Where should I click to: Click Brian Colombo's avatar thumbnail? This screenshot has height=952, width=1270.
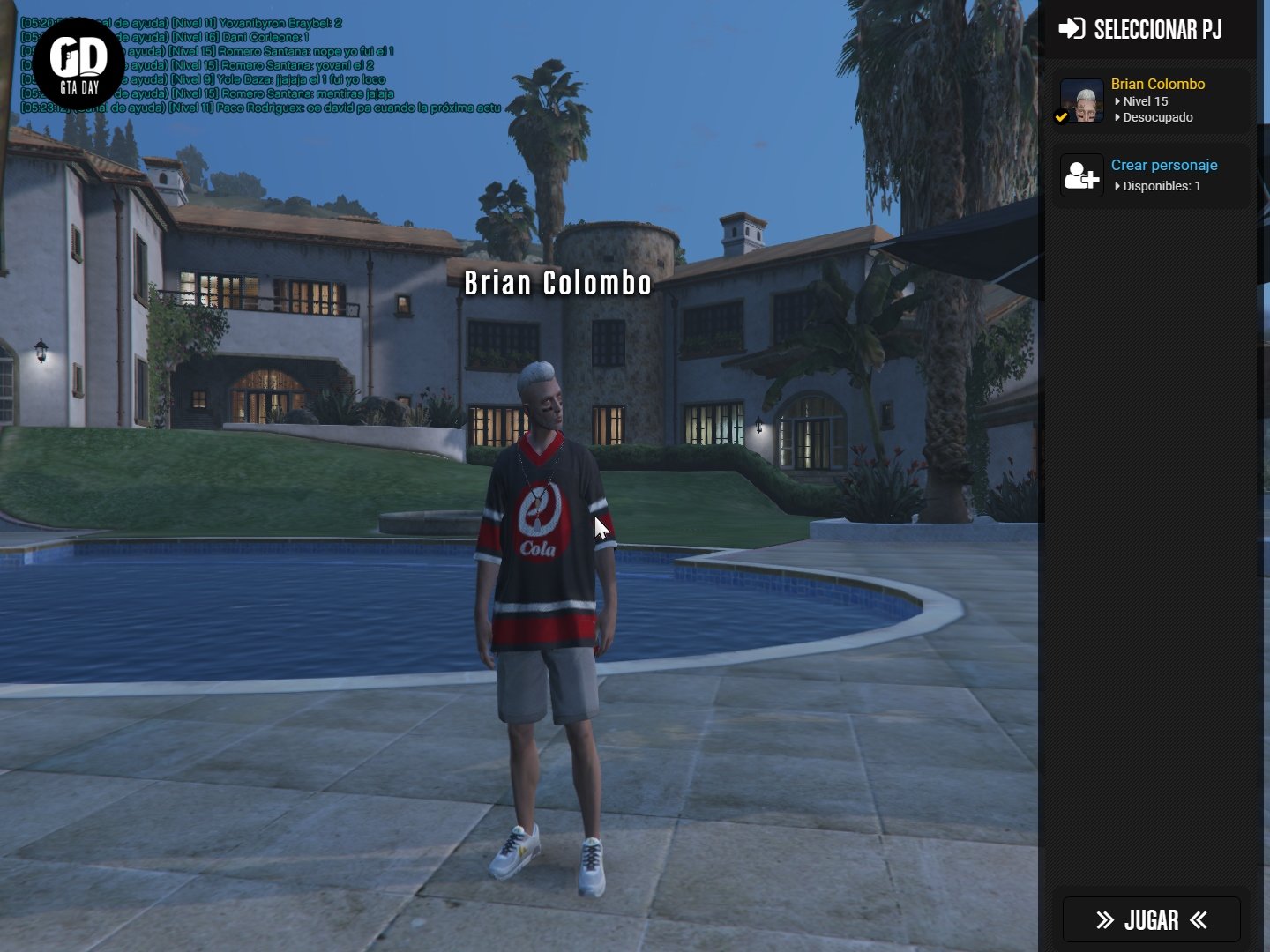pyautogui.click(x=1081, y=100)
